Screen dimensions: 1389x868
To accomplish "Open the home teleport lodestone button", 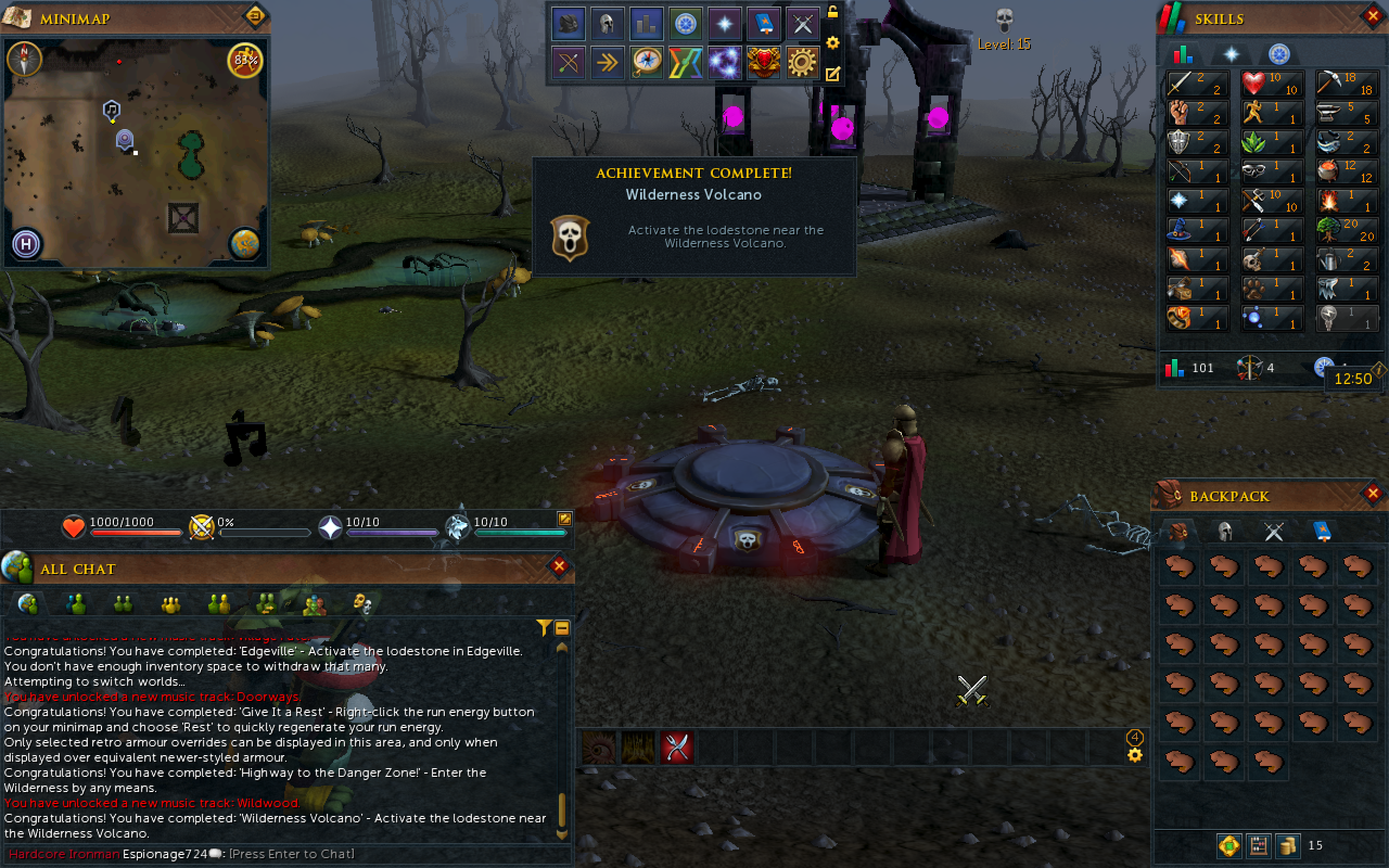I will point(26,244).
